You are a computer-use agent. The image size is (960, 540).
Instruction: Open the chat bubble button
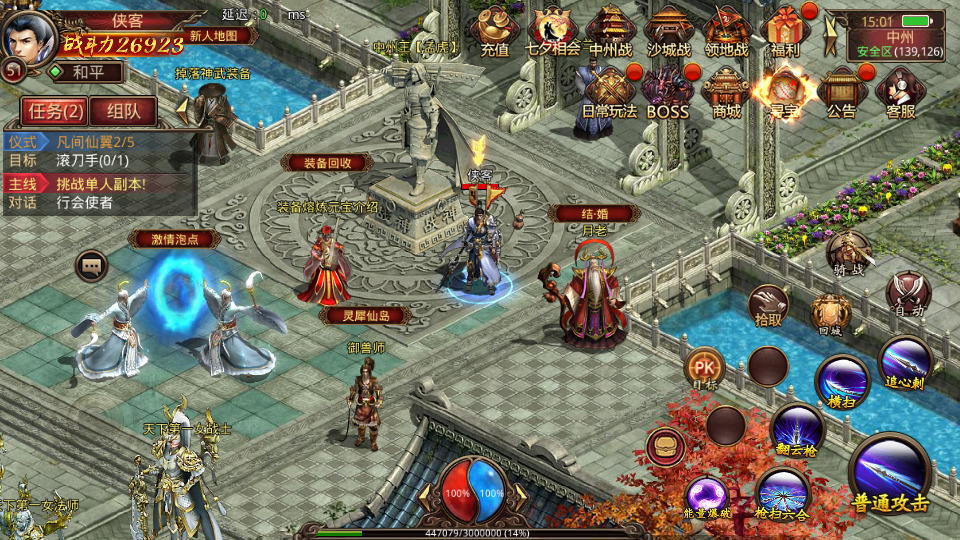coord(92,265)
